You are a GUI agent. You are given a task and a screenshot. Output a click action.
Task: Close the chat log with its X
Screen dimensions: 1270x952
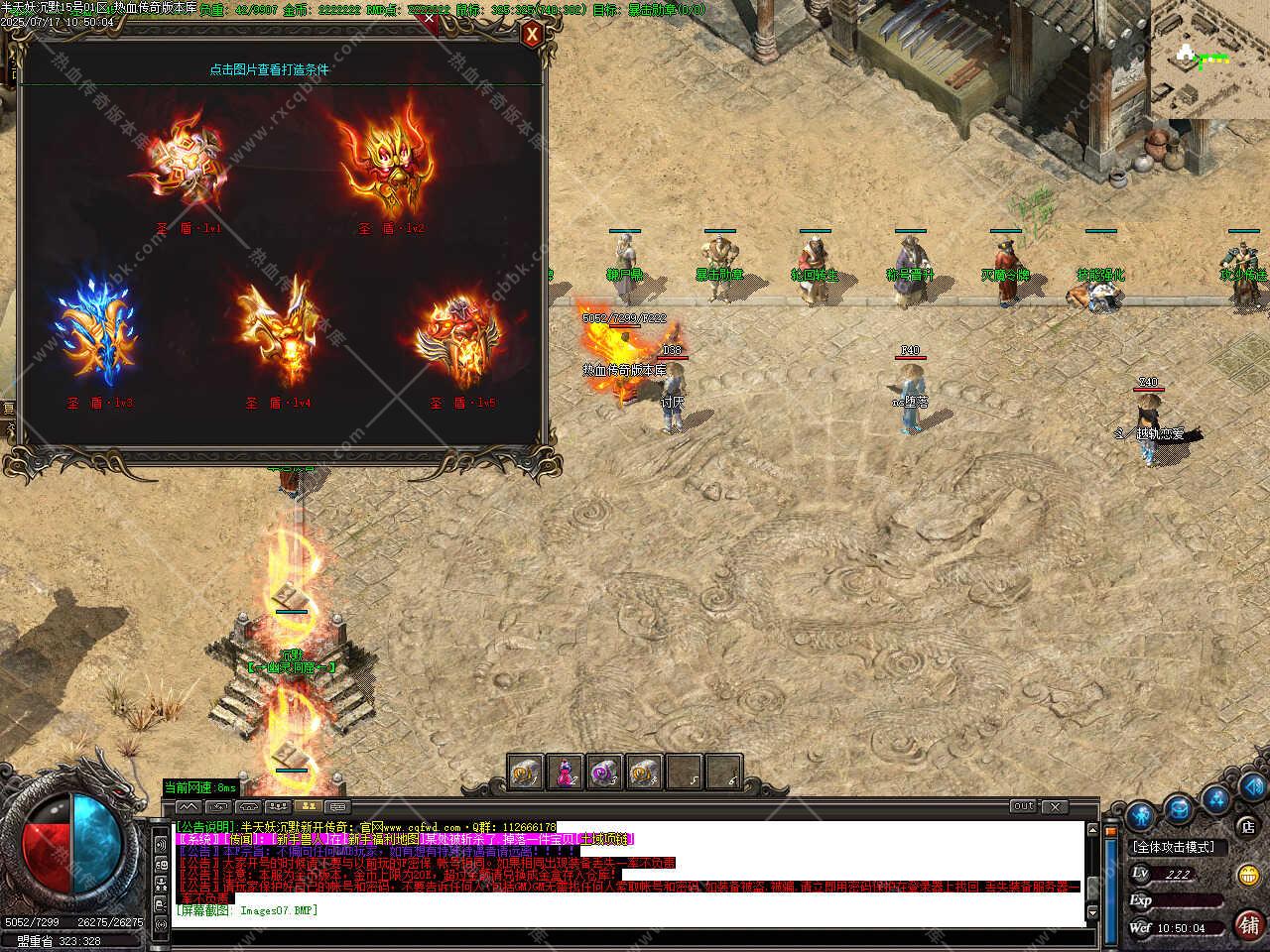point(1055,806)
